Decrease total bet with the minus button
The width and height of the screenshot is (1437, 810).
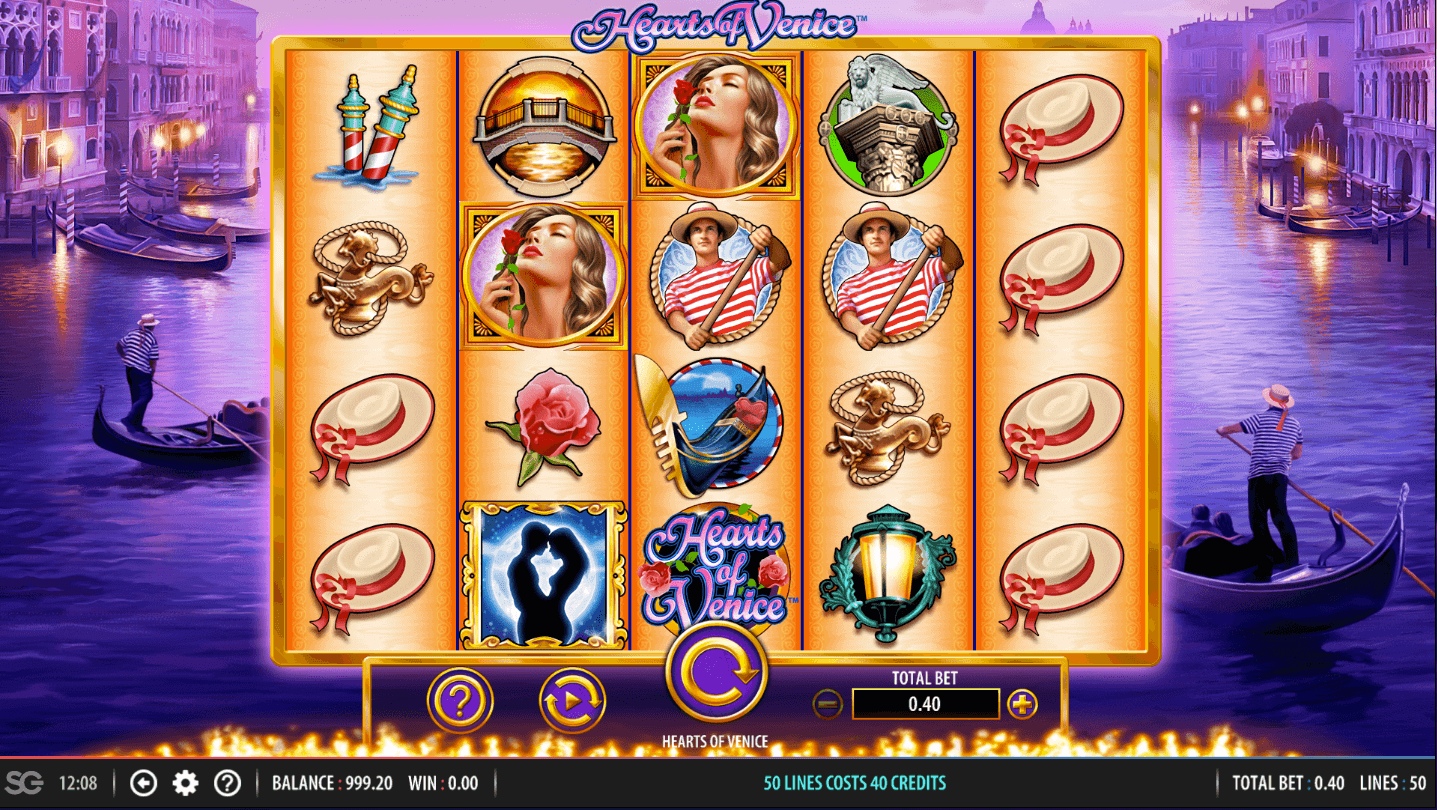coord(827,704)
